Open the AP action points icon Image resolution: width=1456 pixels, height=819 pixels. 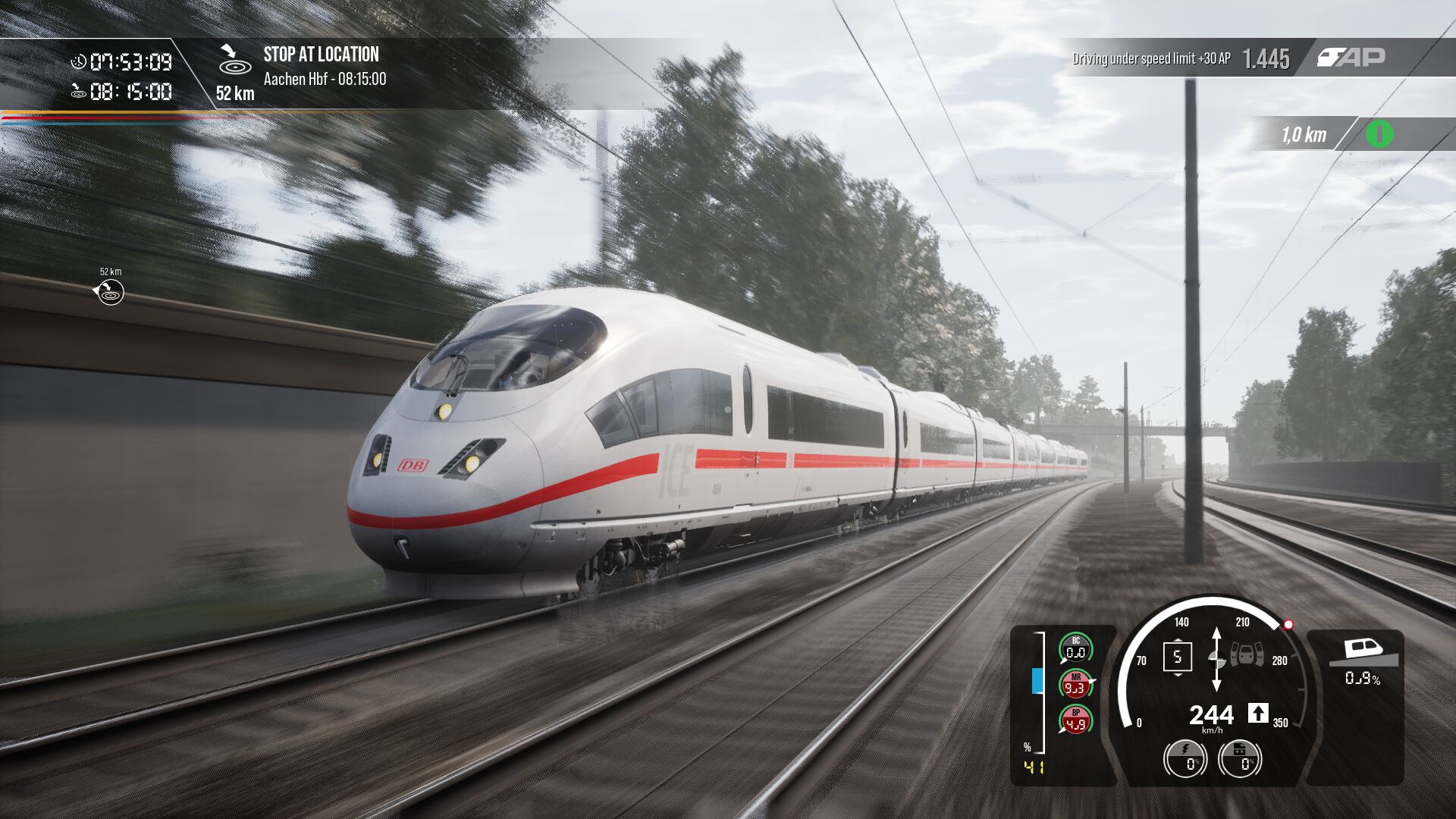point(1351,58)
